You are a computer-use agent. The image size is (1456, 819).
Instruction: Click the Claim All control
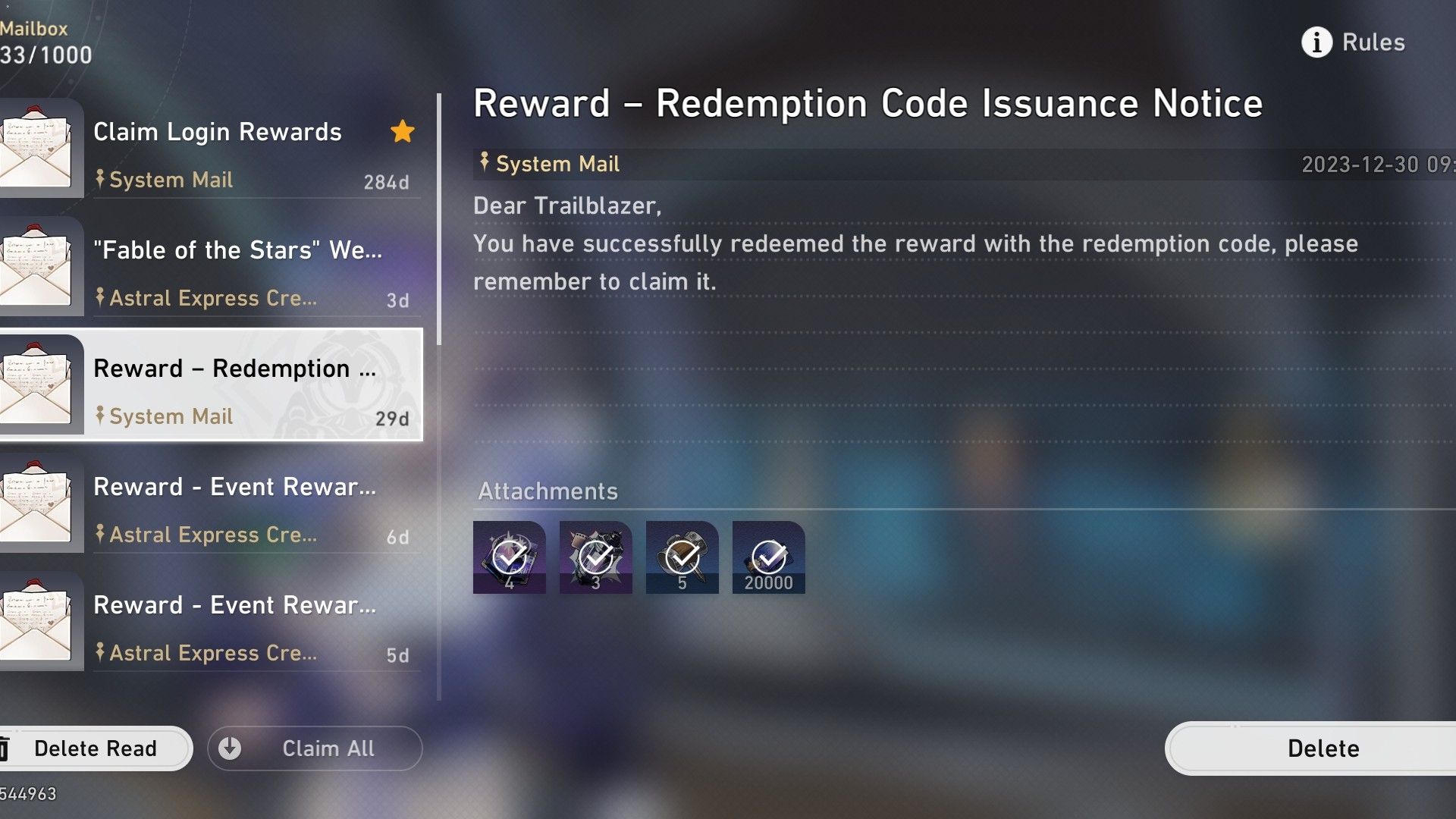[x=315, y=748]
